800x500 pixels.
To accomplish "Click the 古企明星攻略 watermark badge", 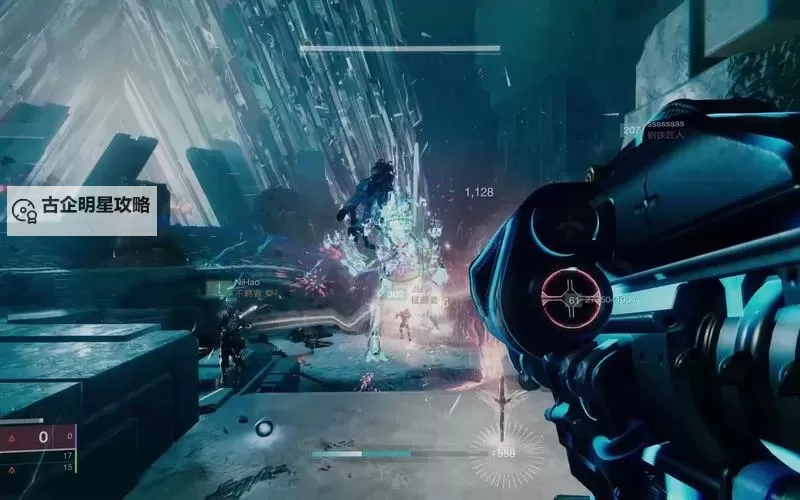I will pyautogui.click(x=82, y=209).
